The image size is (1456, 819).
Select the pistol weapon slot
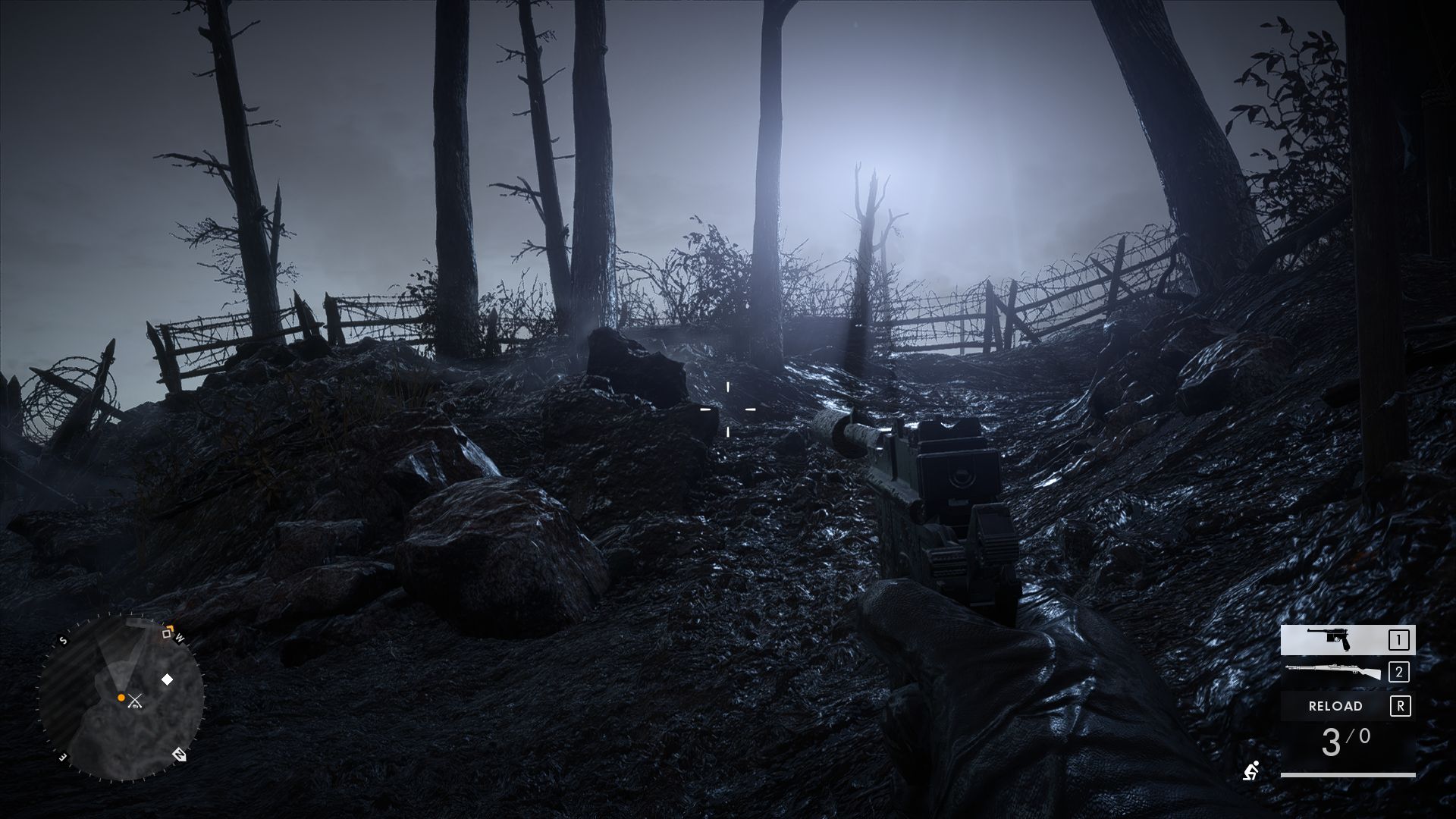point(1347,640)
